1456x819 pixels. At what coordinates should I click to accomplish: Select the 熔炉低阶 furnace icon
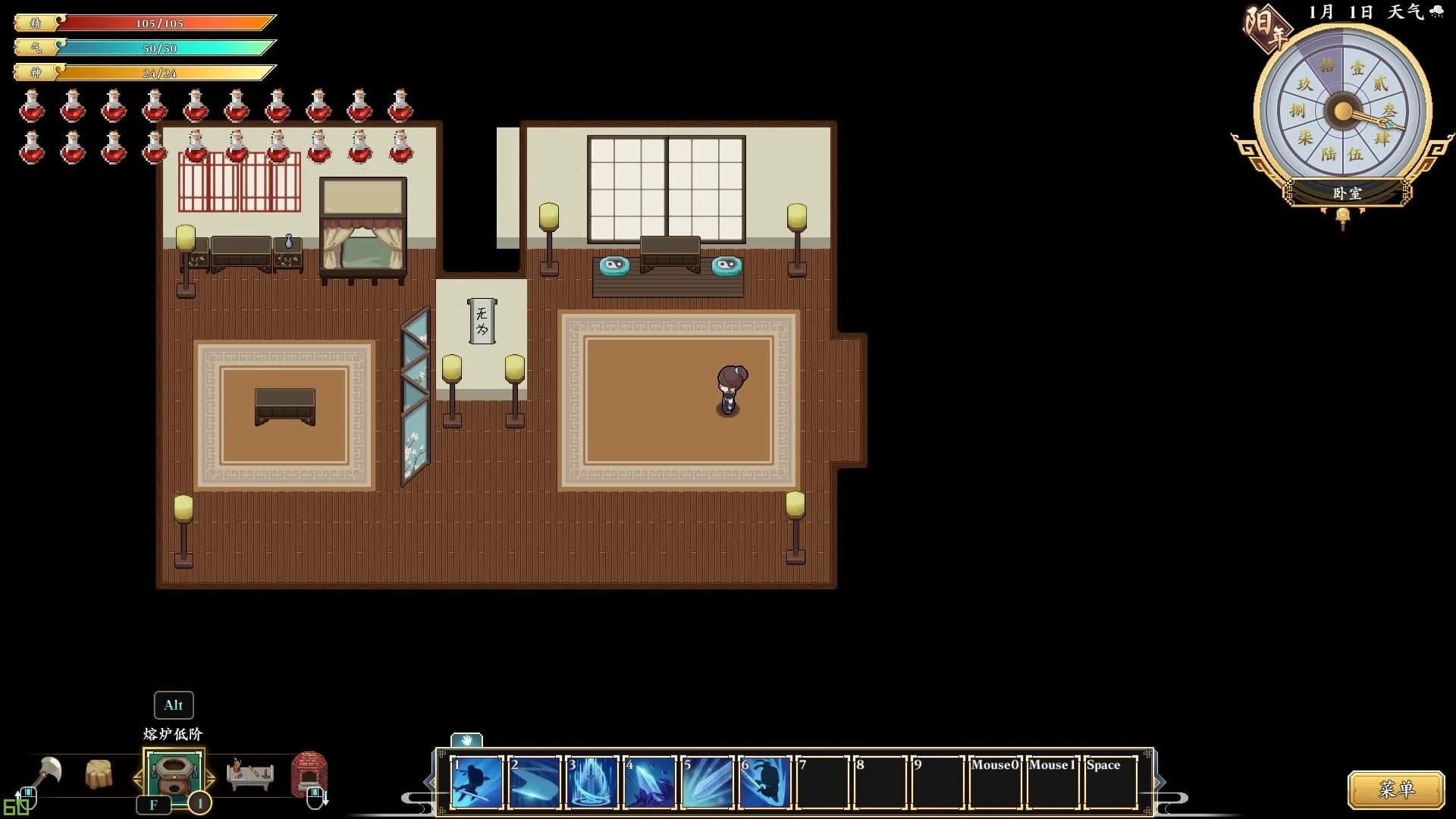click(173, 773)
